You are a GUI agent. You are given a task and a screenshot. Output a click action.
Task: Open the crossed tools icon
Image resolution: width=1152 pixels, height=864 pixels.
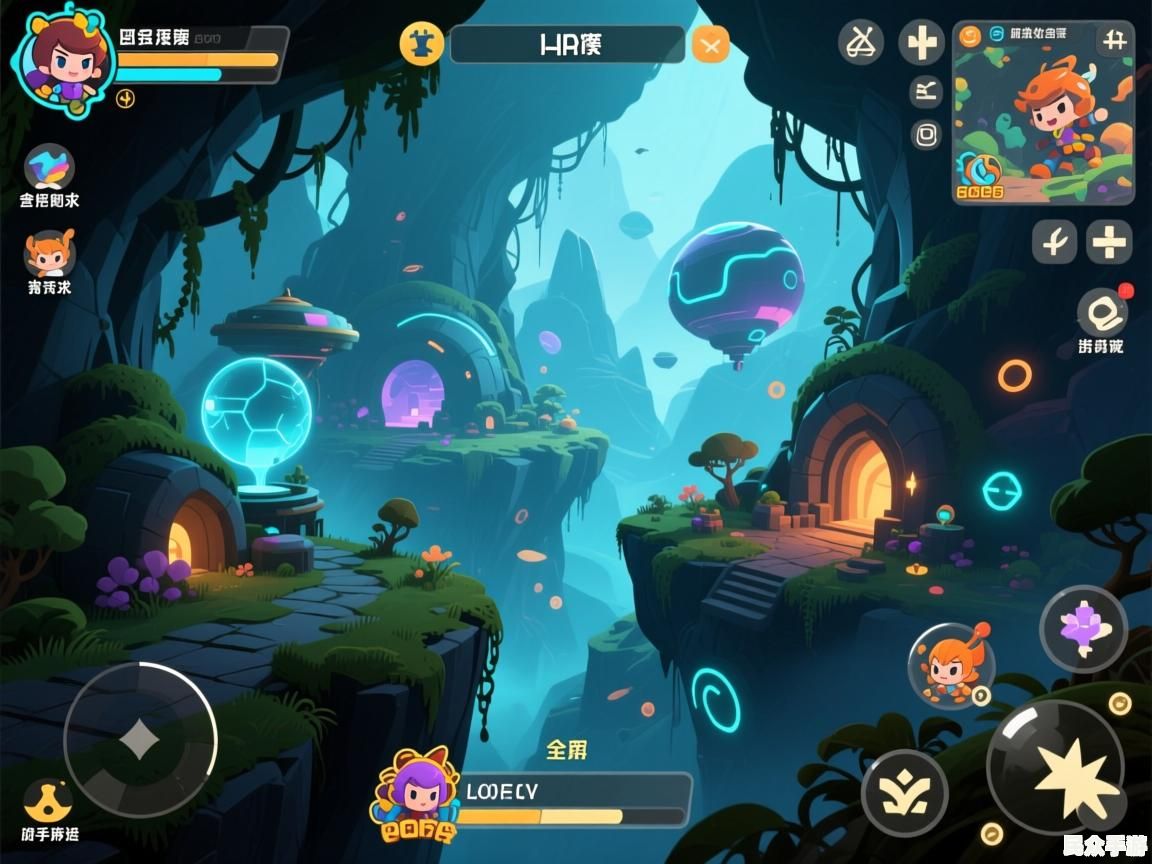[x=861, y=42]
